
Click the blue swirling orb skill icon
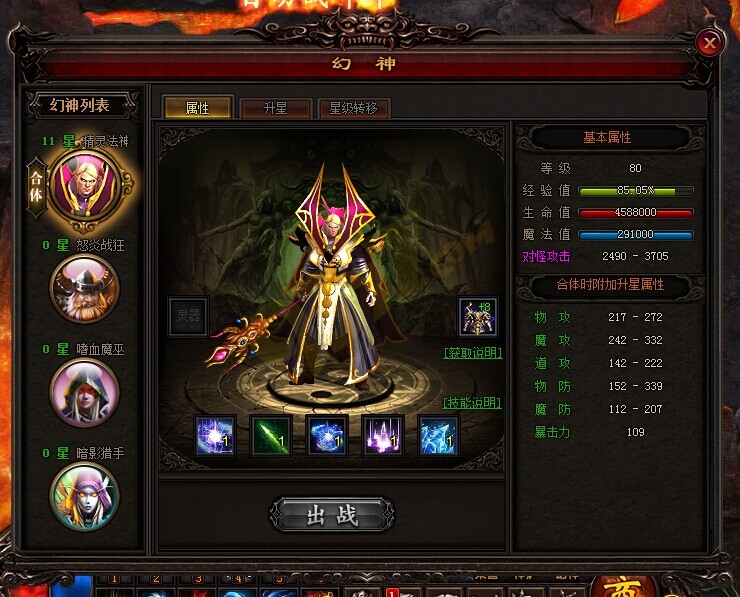click(x=327, y=436)
